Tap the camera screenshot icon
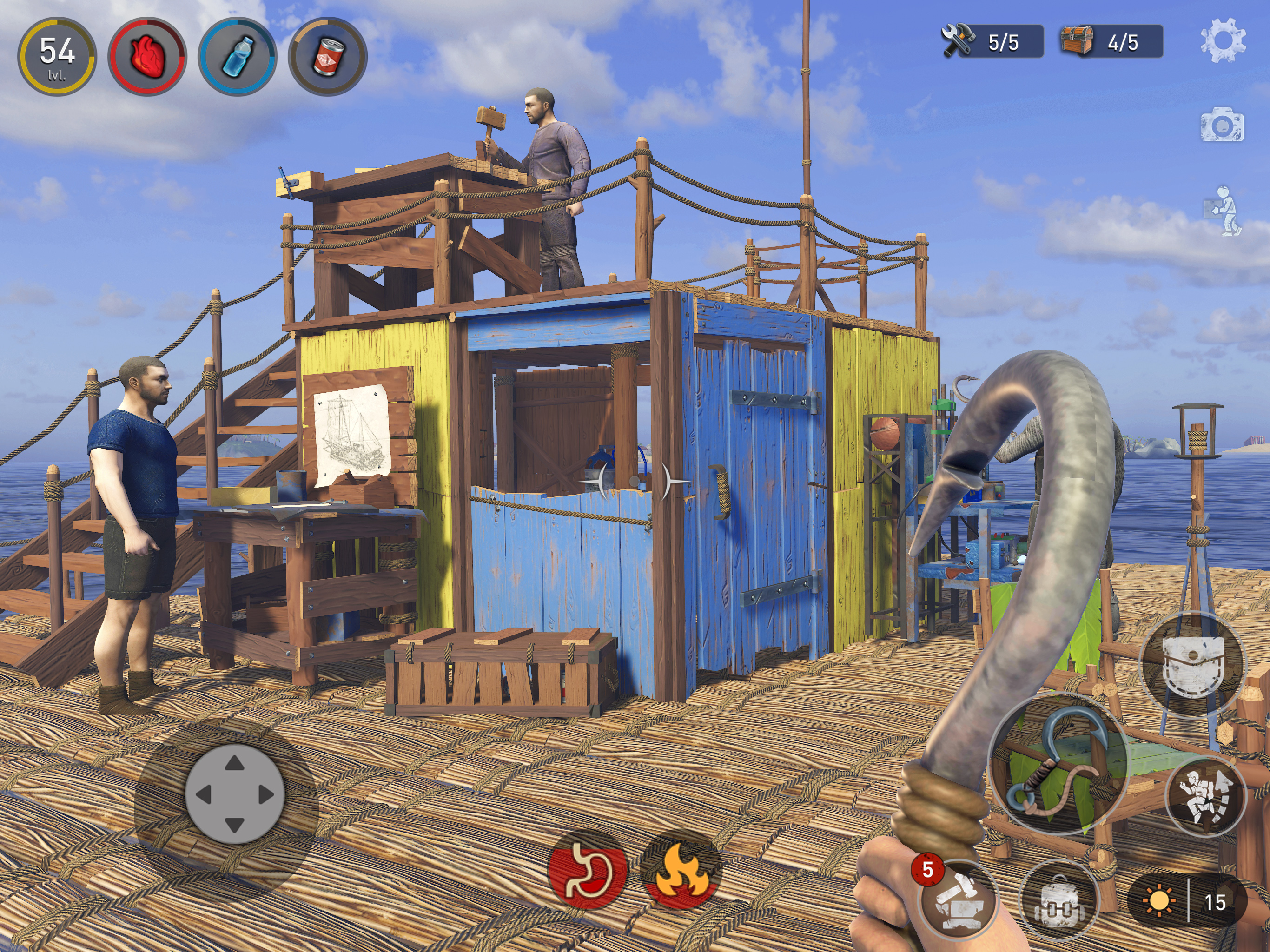The image size is (1270, 952). coord(1222,125)
